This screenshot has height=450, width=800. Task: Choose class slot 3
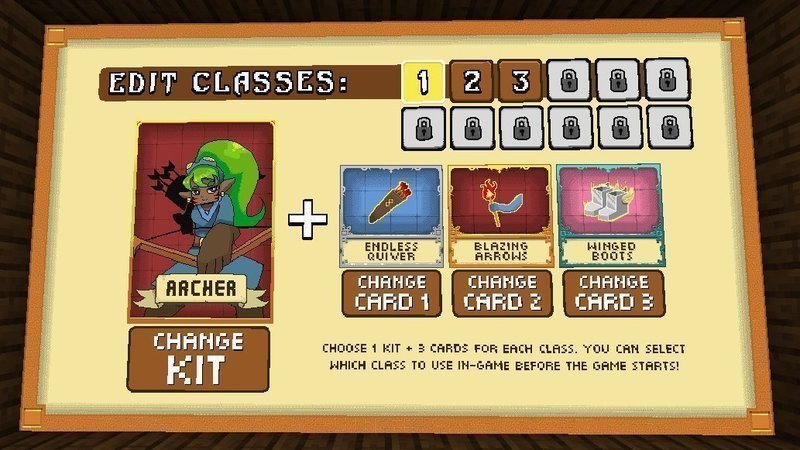coord(520,81)
